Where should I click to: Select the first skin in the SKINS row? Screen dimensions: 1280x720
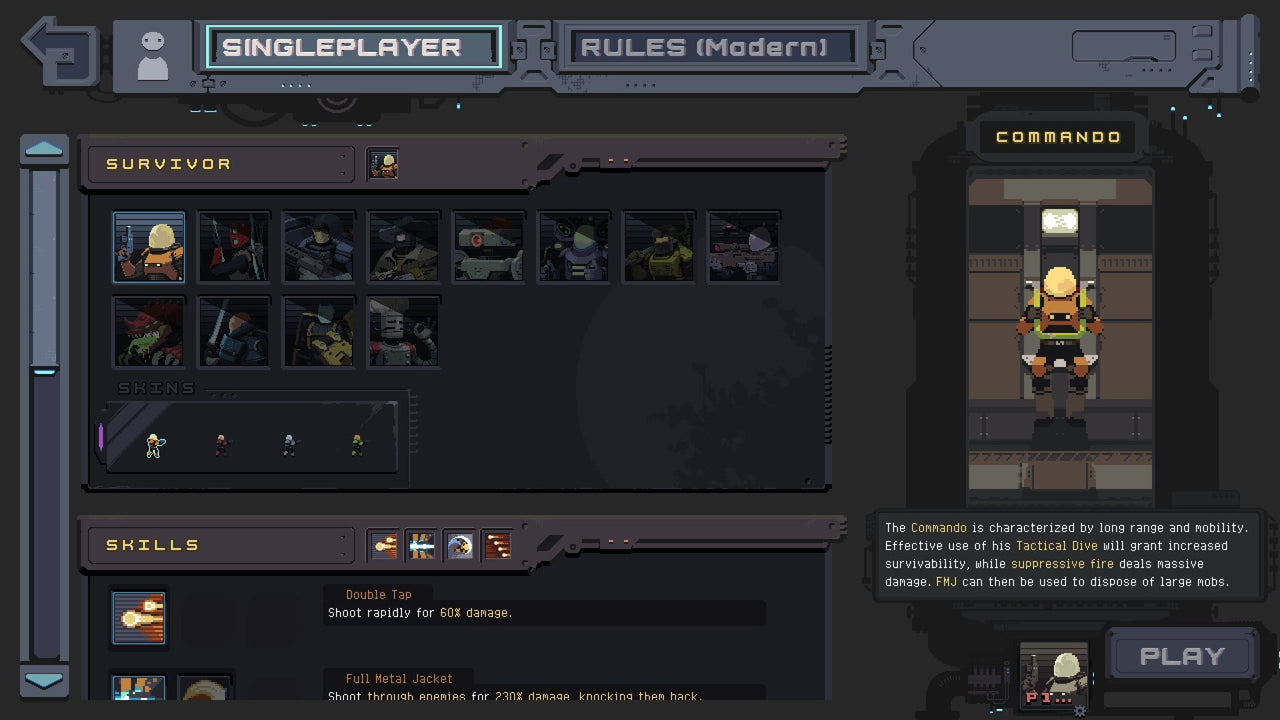tap(156, 443)
